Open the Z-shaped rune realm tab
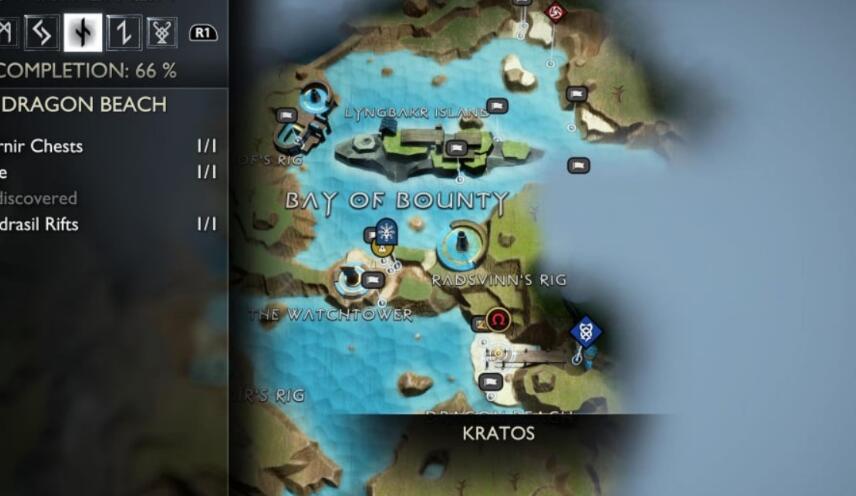This screenshot has height=496, width=856. click(121, 32)
